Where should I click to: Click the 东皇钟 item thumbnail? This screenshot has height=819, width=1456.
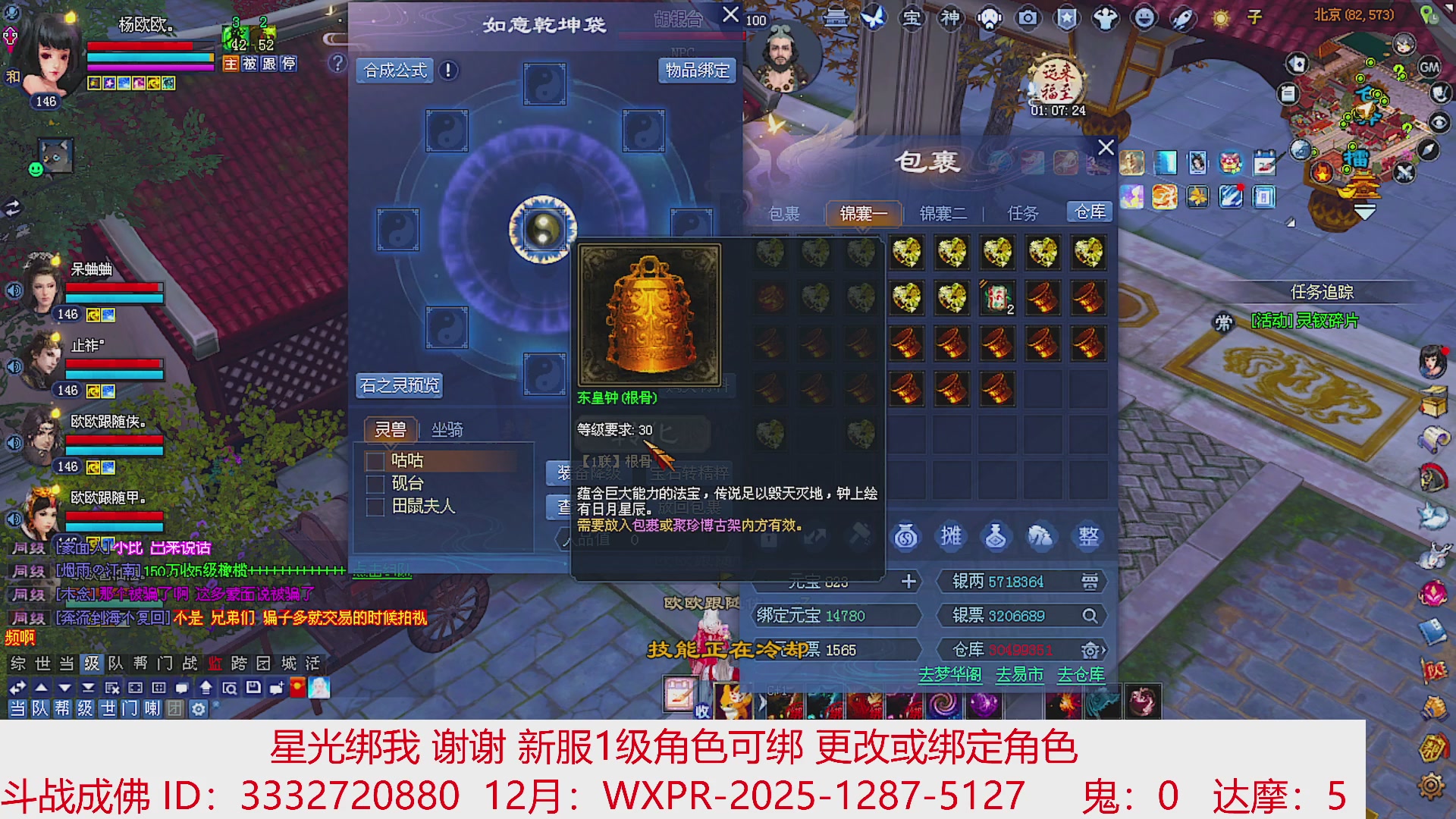click(x=648, y=315)
